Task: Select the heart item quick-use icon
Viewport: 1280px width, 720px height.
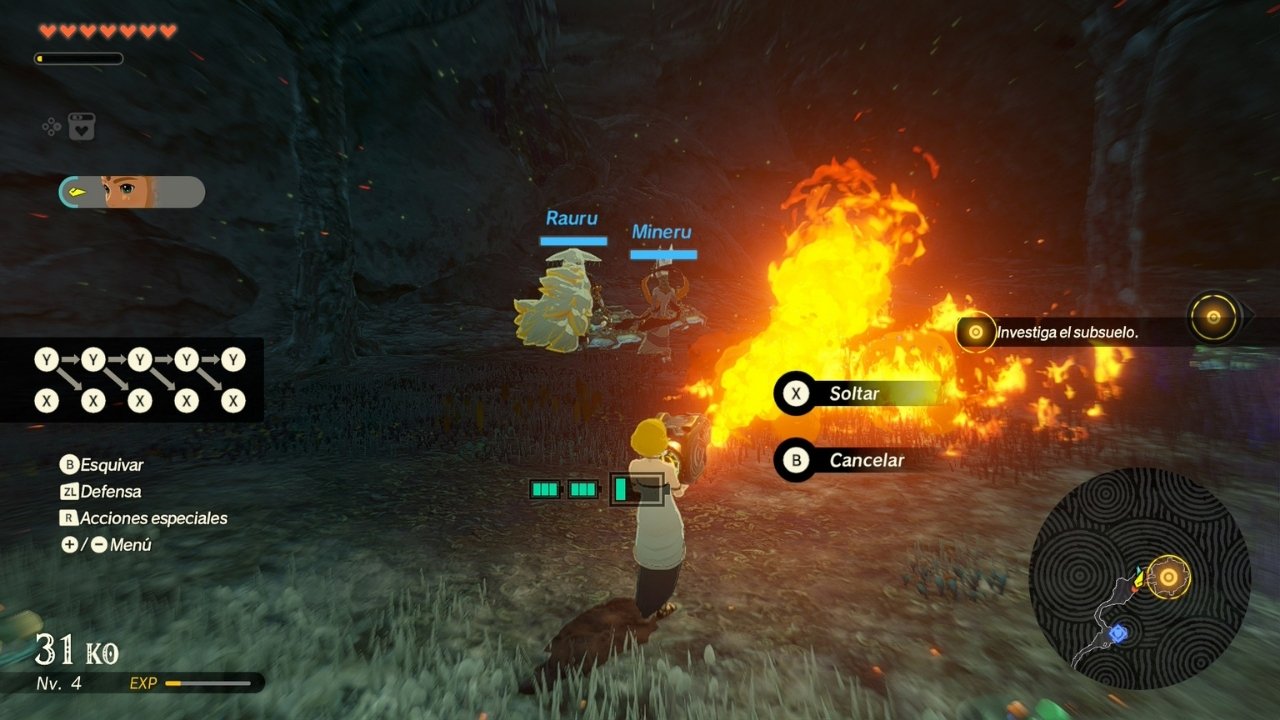Action: pyautogui.click(x=81, y=127)
